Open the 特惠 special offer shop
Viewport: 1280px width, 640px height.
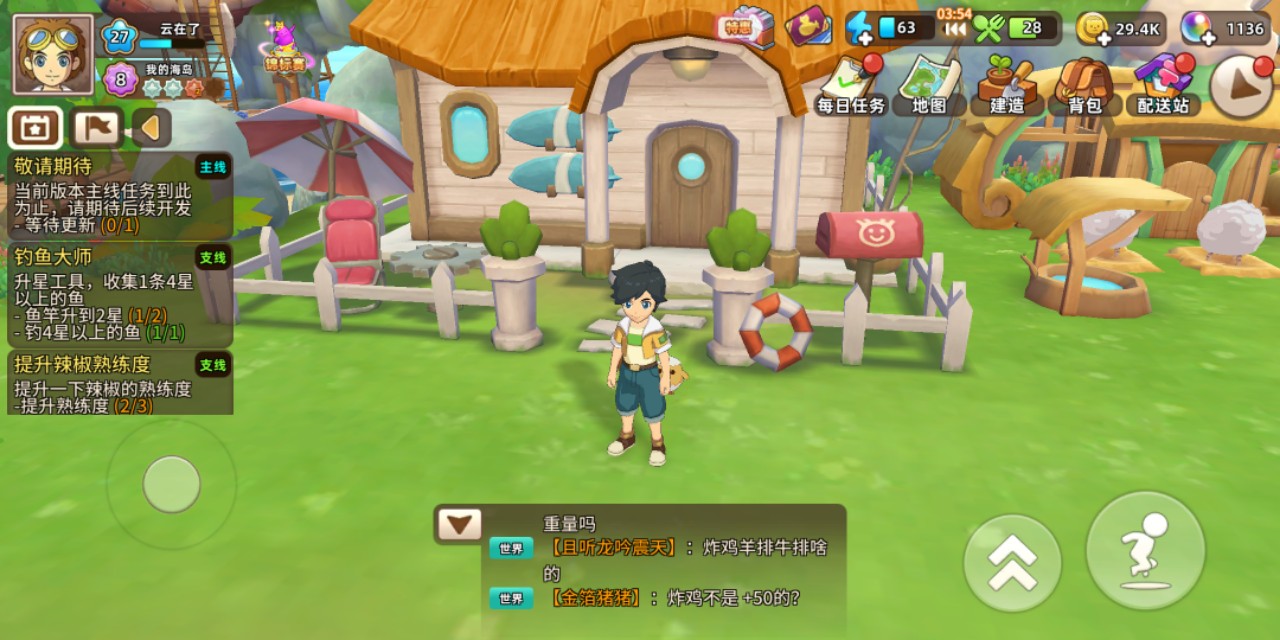click(745, 27)
